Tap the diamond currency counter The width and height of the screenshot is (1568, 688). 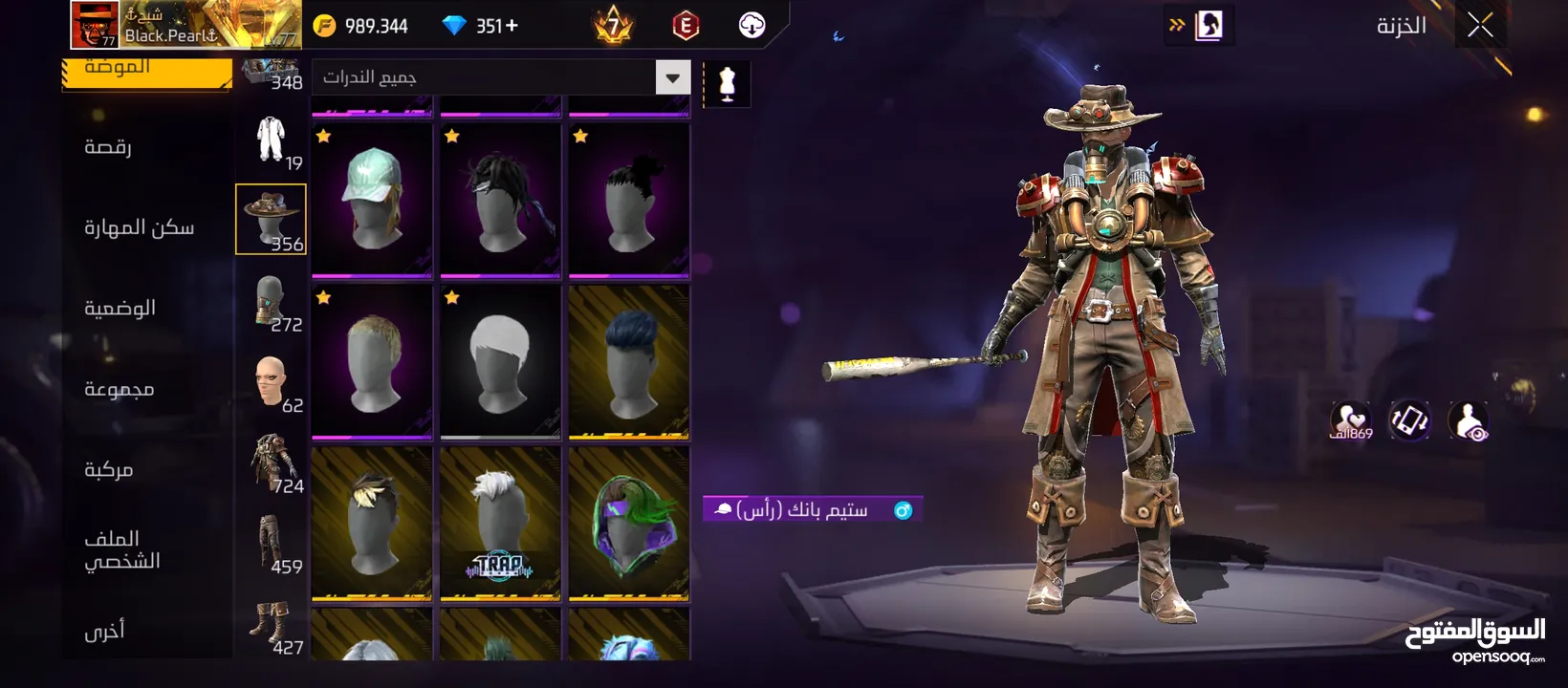coord(483,26)
